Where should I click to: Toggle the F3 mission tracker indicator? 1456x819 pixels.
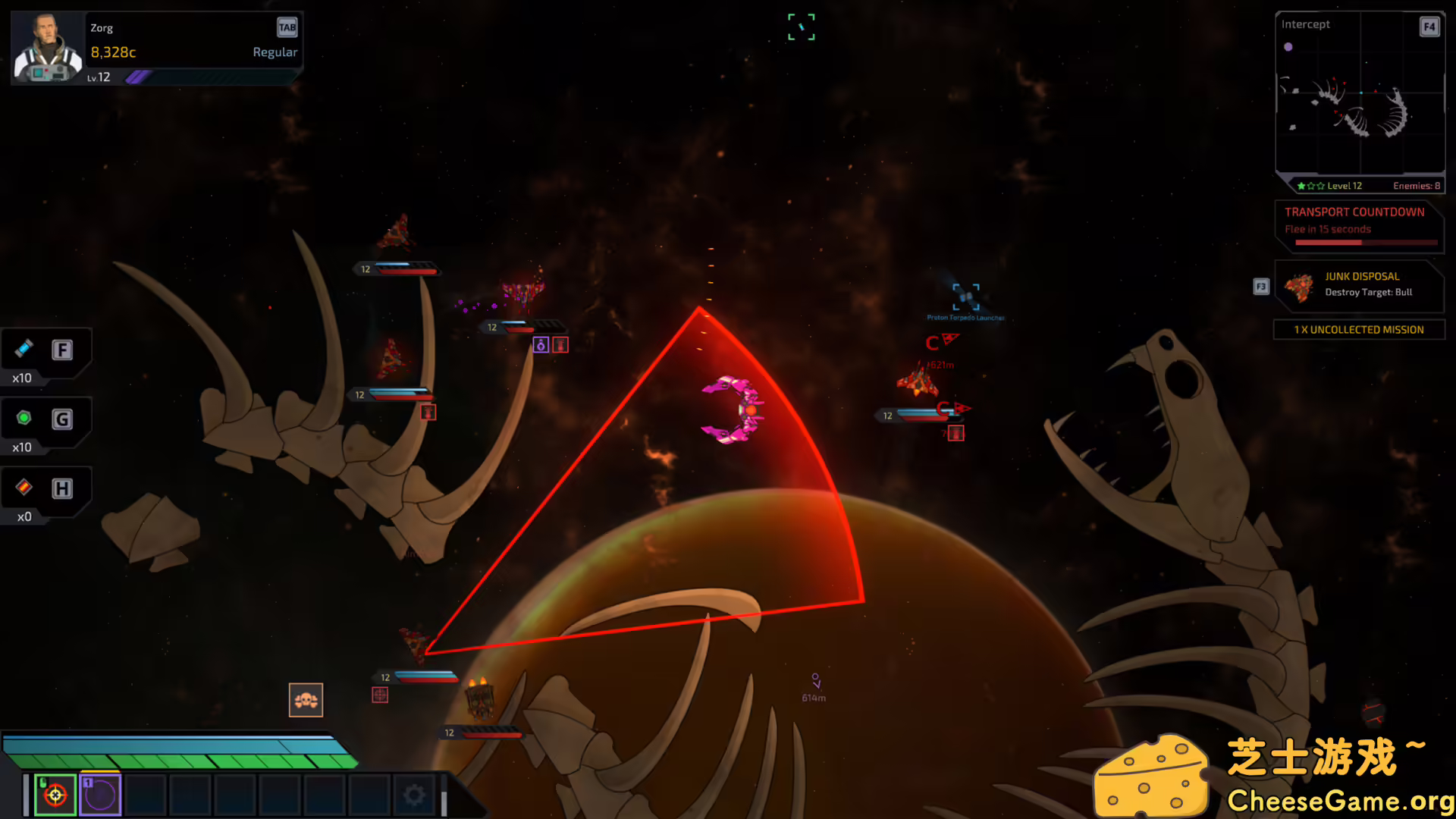[1260, 287]
